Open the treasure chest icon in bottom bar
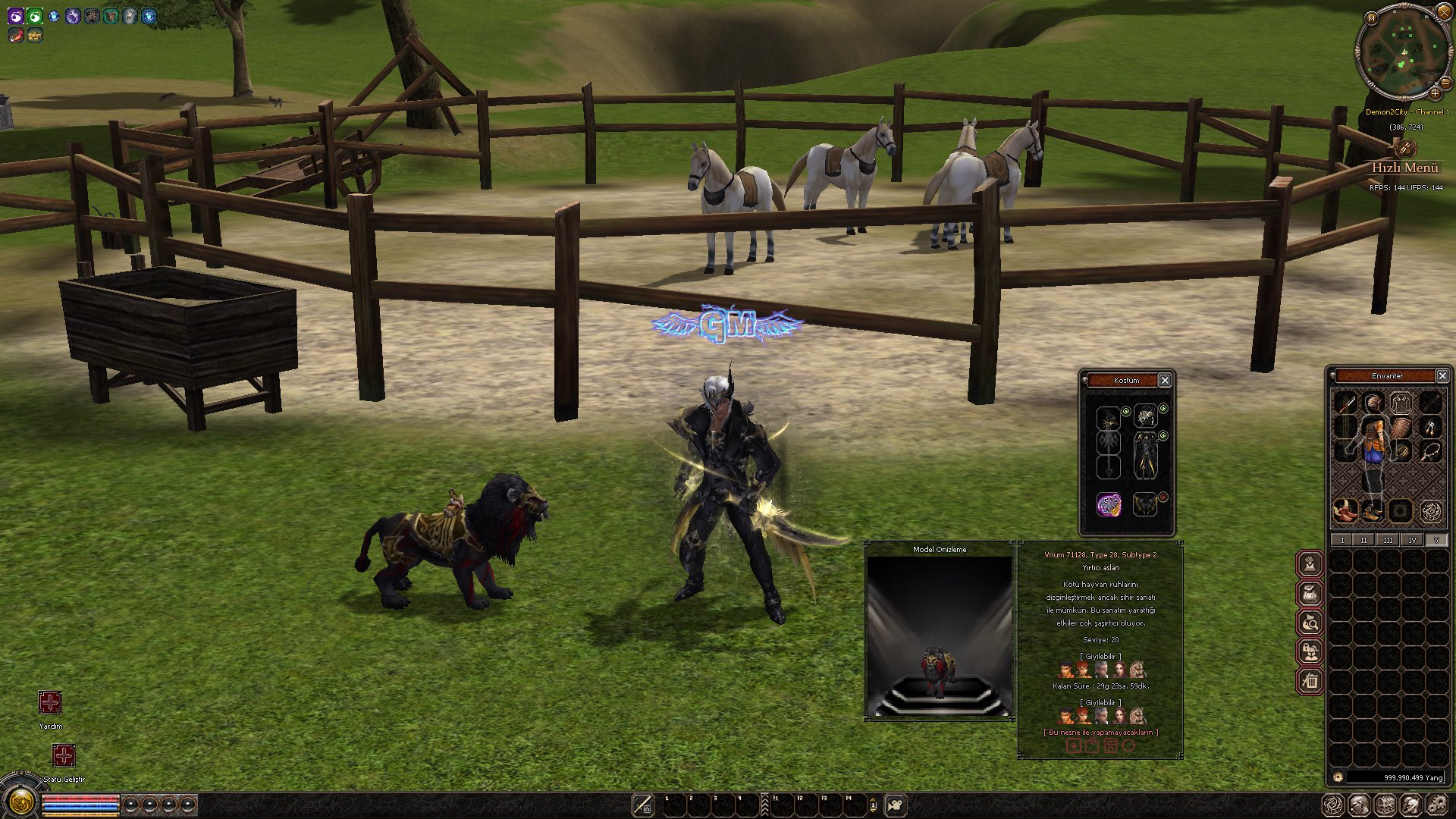The width and height of the screenshot is (1456, 819). tap(1385, 805)
